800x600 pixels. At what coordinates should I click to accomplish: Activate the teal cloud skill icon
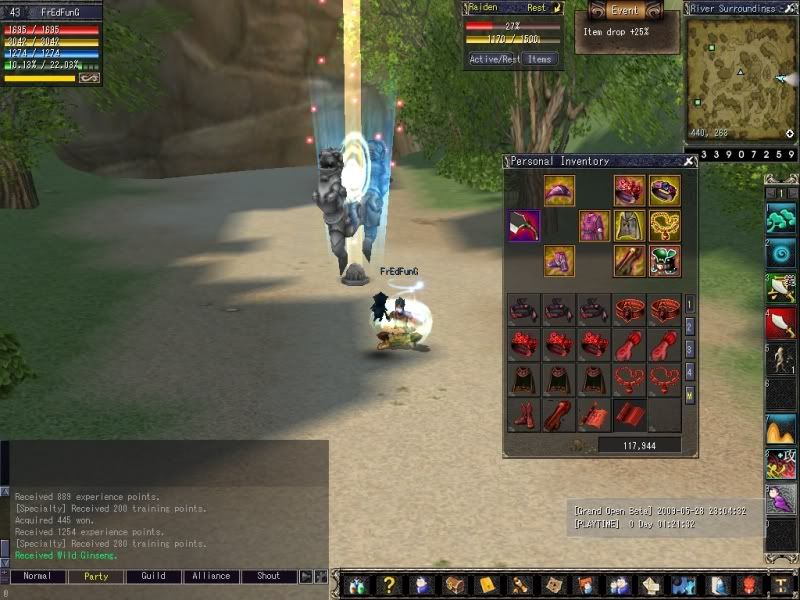(781, 217)
